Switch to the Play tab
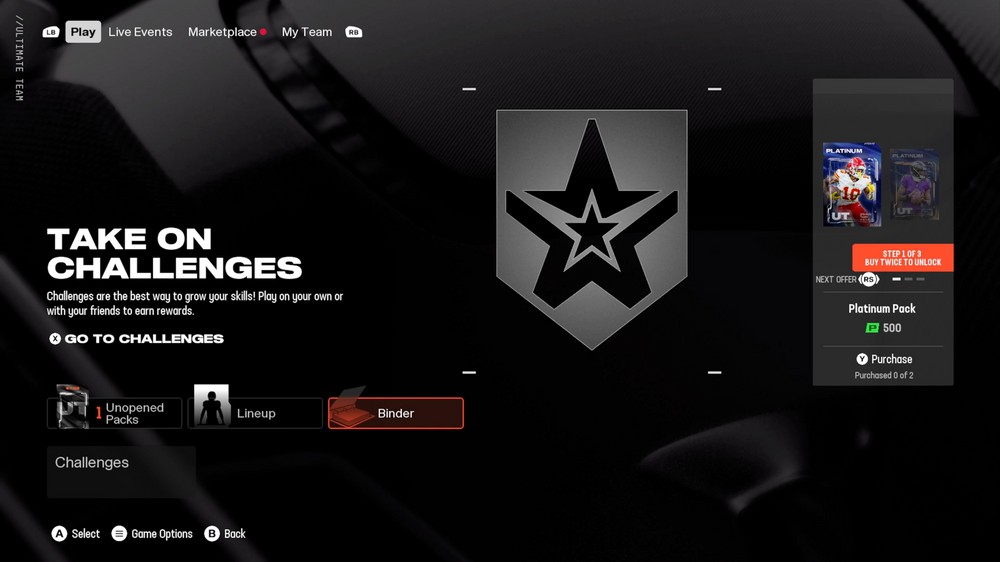The height and width of the screenshot is (562, 1000). [x=83, y=32]
